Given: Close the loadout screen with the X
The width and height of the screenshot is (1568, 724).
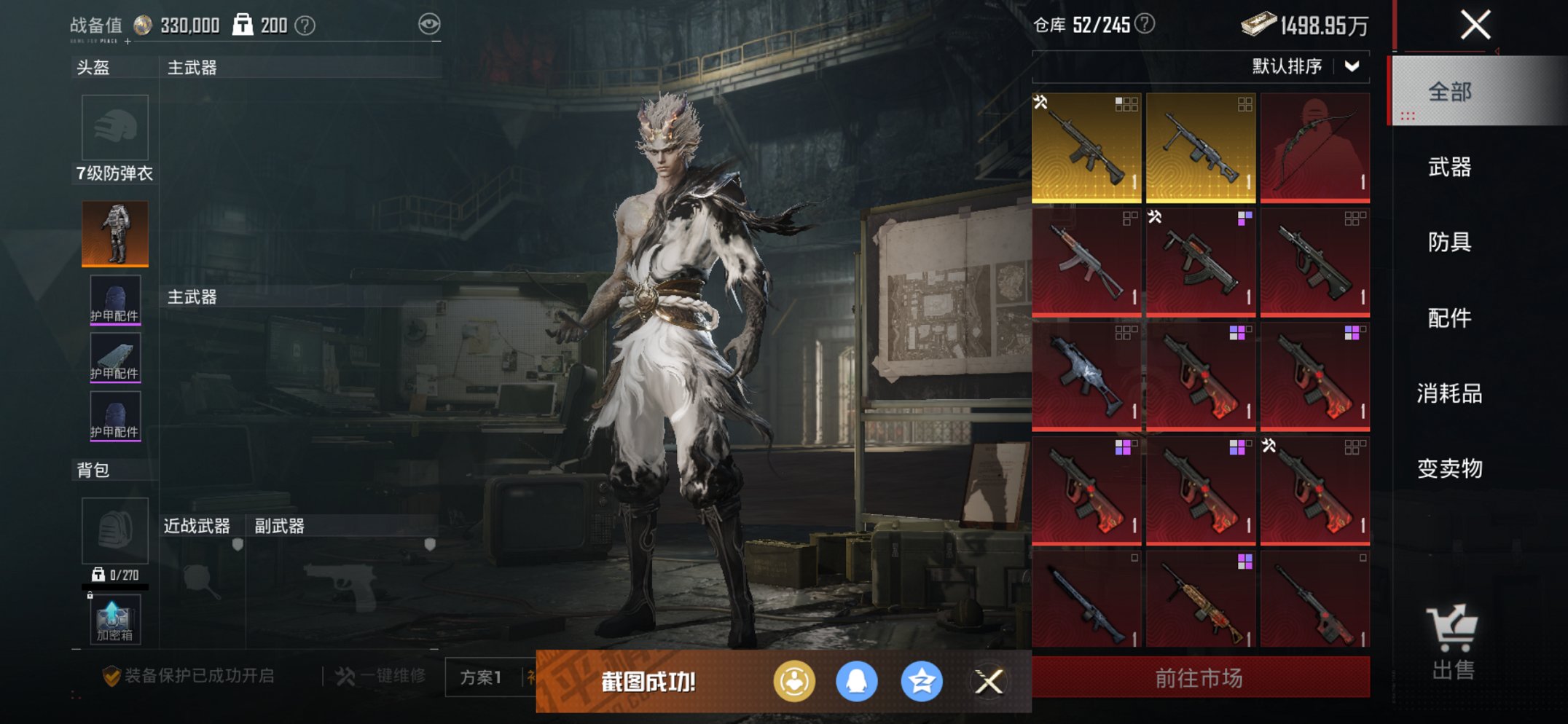Looking at the screenshot, I should [1475, 25].
